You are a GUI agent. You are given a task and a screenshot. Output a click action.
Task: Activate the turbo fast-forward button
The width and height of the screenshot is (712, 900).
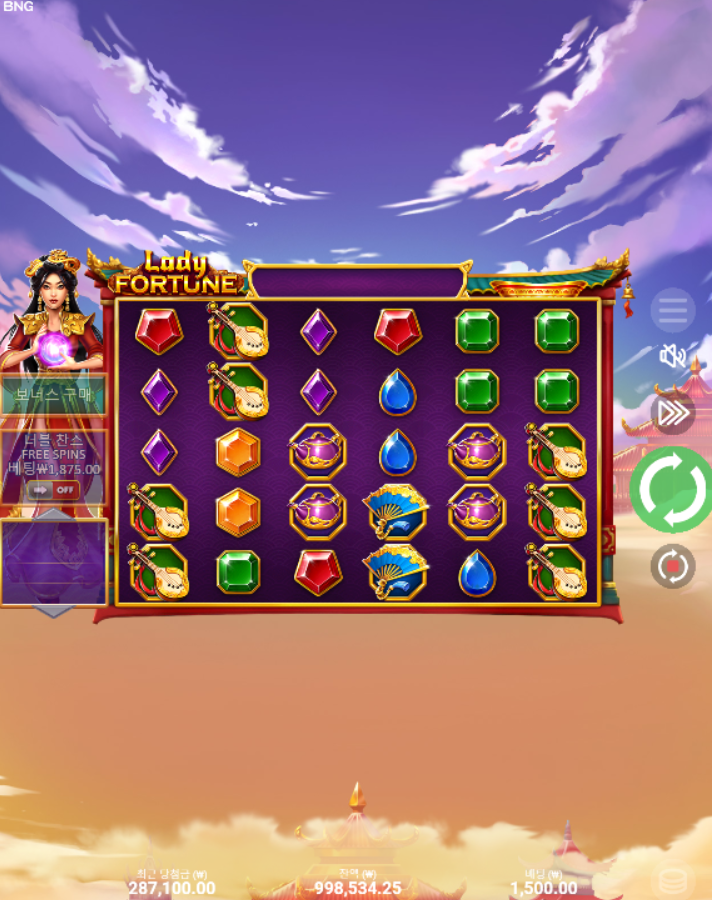(x=672, y=412)
